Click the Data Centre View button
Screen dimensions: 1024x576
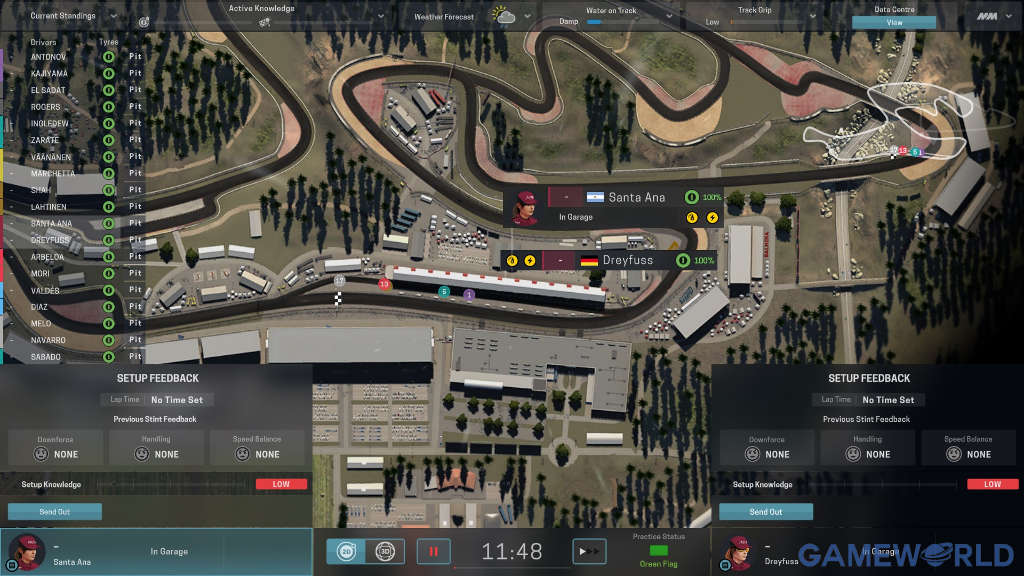click(894, 22)
